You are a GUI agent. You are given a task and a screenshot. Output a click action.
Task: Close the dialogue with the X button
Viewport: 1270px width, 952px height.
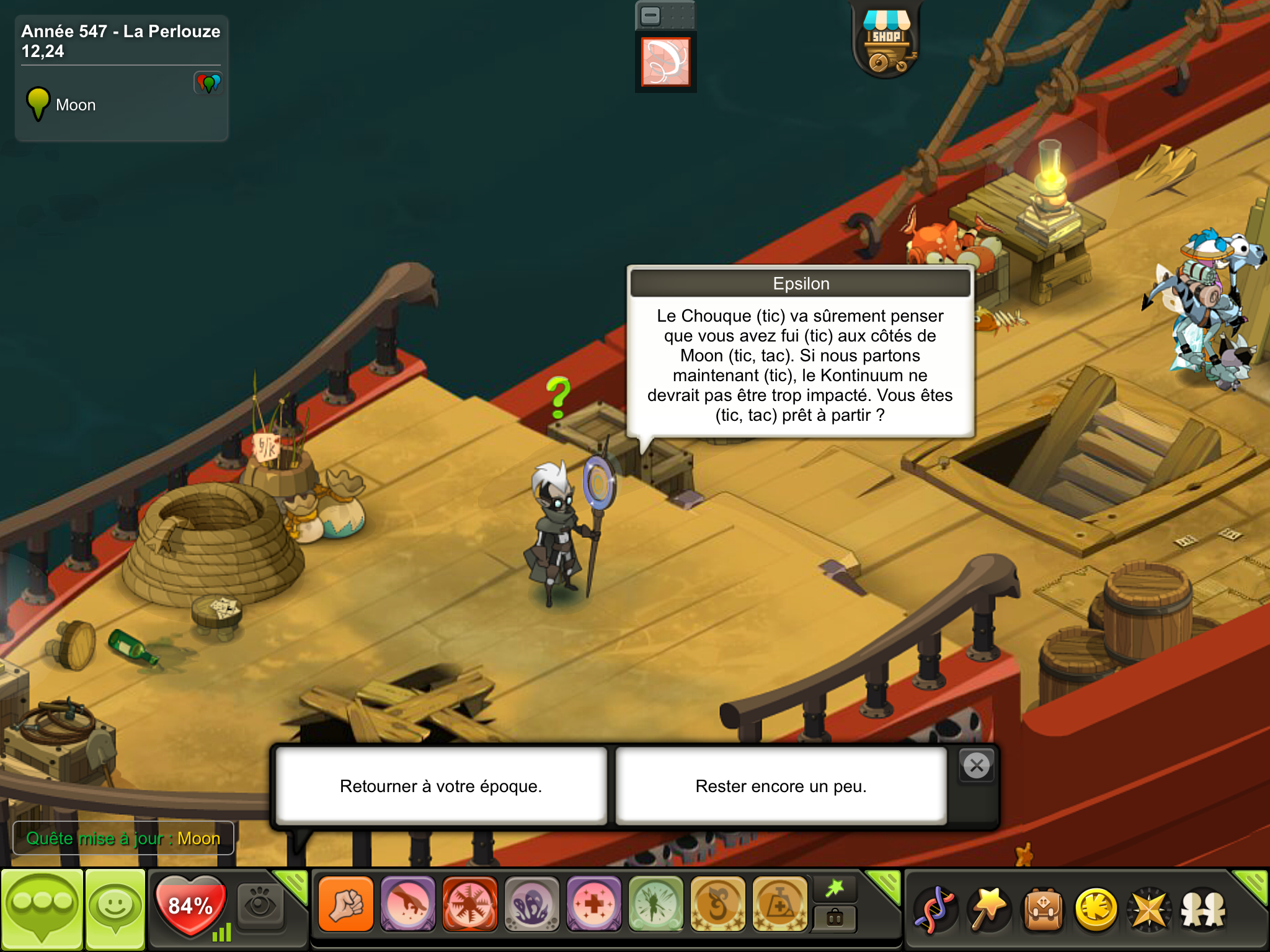coord(977,766)
